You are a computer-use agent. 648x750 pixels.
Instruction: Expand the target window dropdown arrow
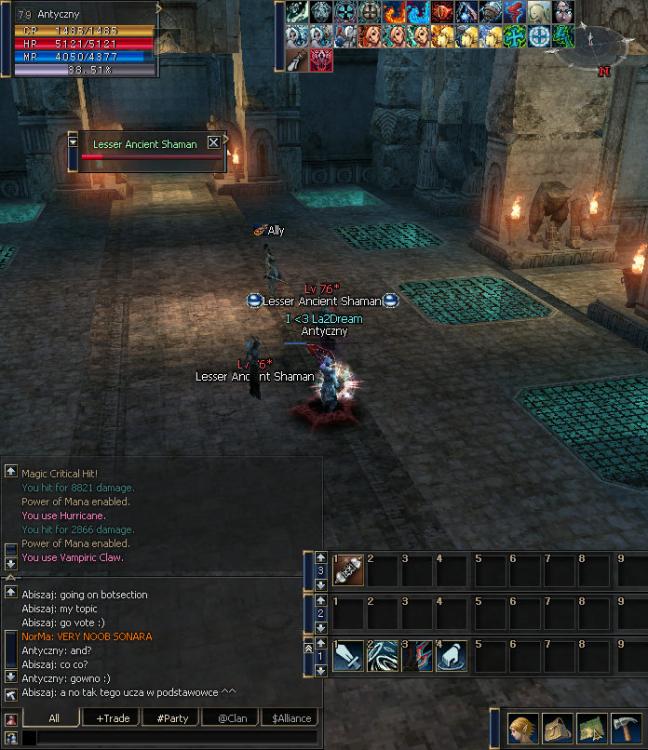click(73, 142)
